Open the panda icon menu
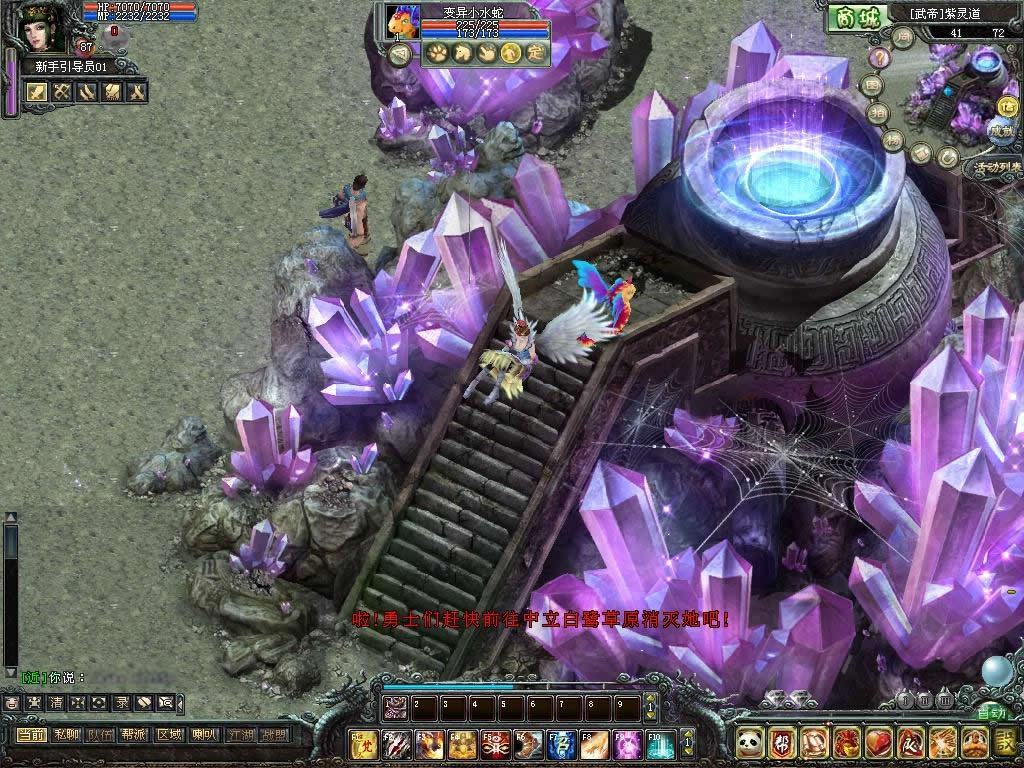The height and width of the screenshot is (768, 1024). pyautogui.click(x=751, y=743)
